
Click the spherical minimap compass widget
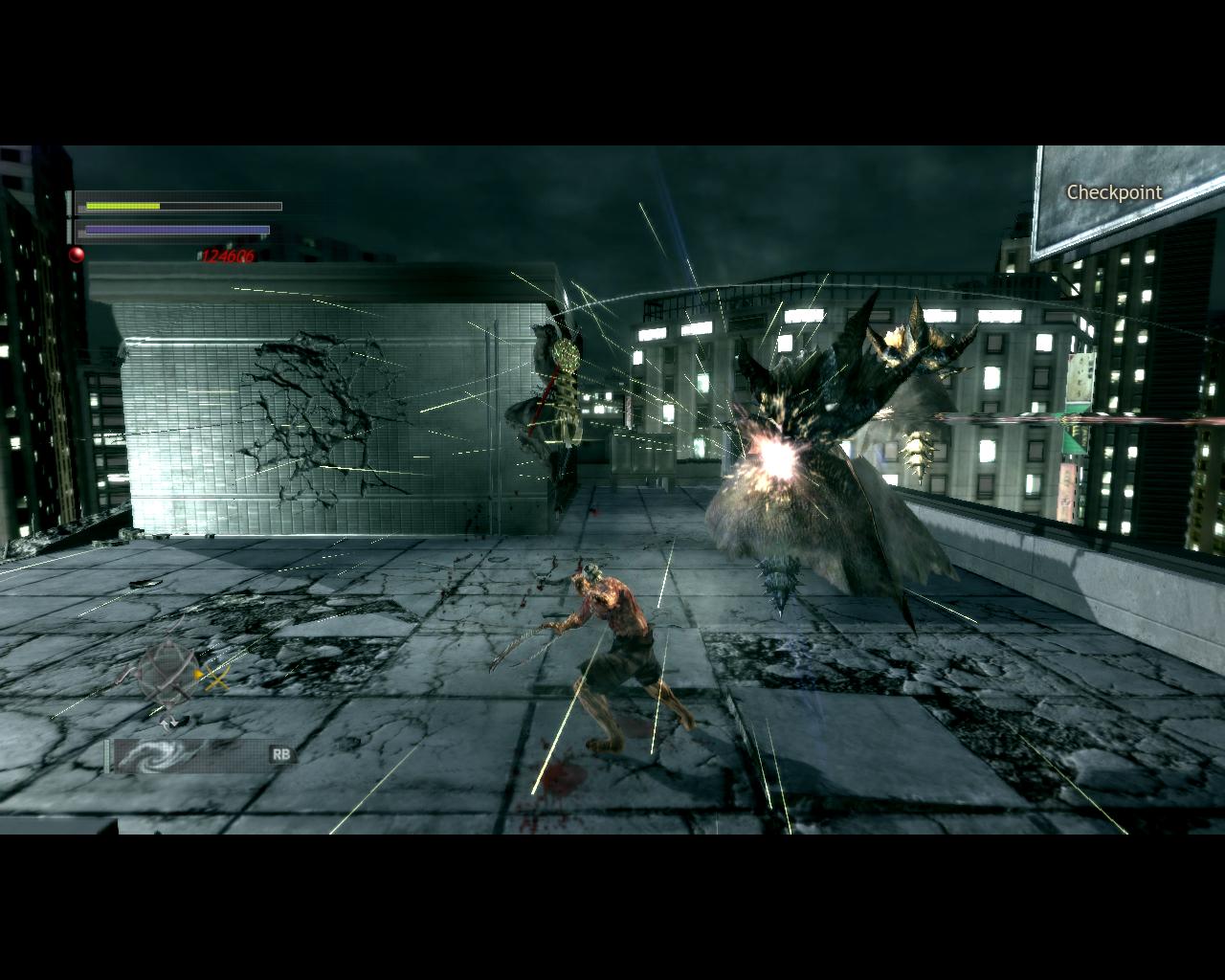168,672
